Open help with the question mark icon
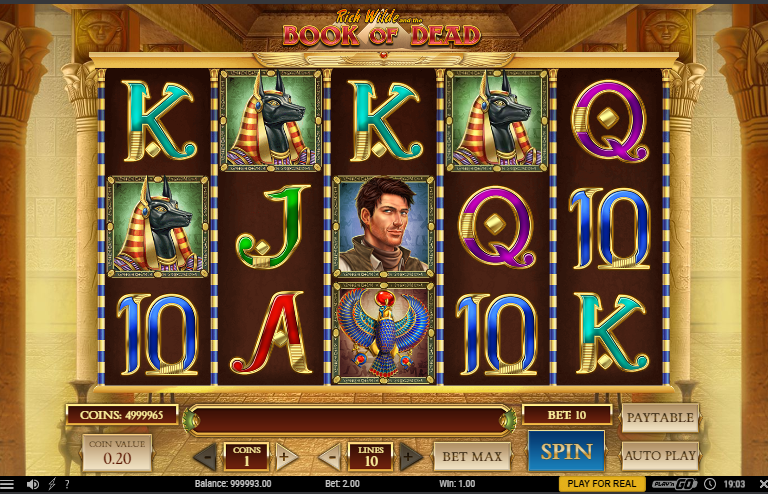 click(x=67, y=485)
